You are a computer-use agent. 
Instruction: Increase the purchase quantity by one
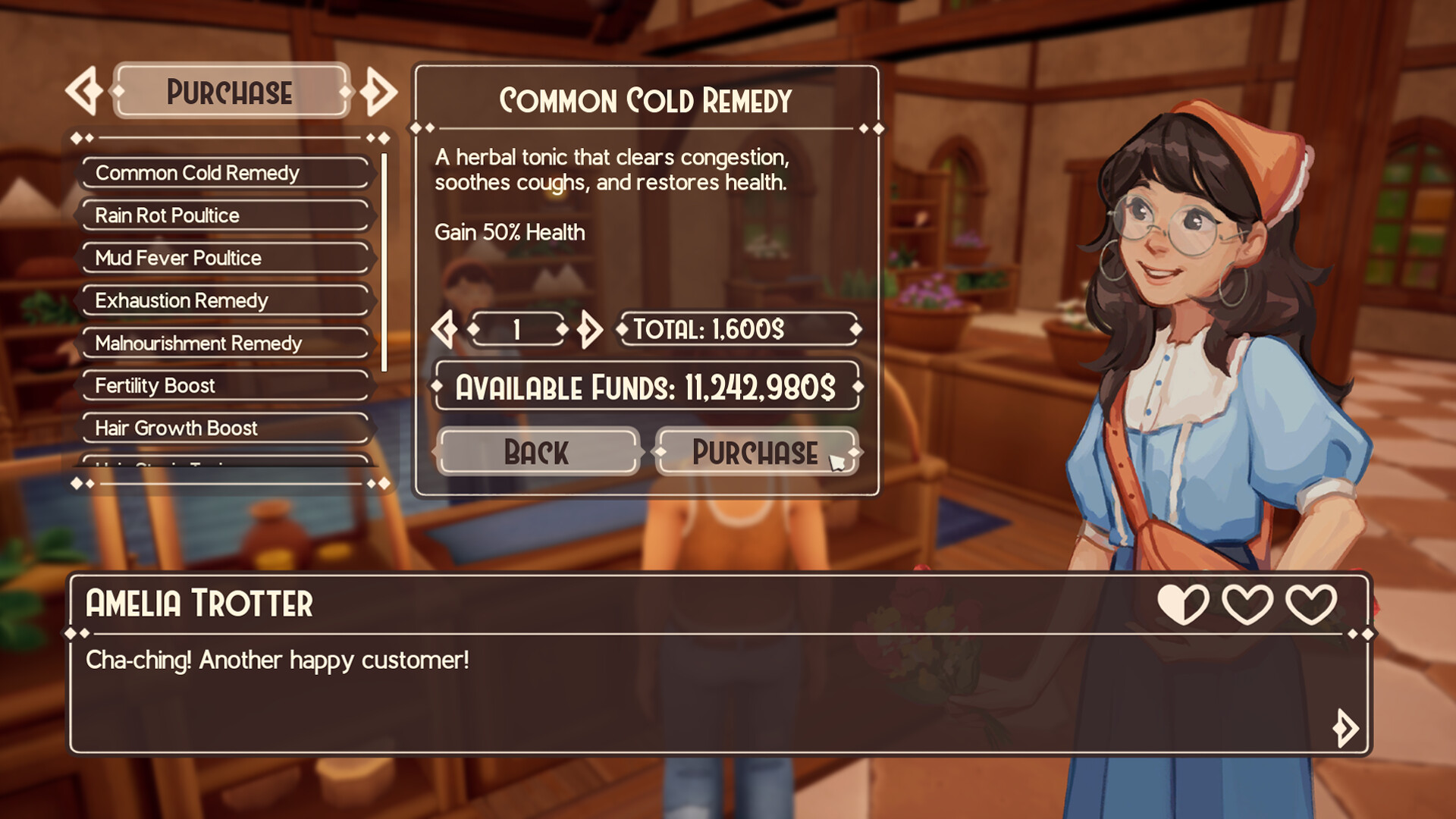tap(589, 329)
